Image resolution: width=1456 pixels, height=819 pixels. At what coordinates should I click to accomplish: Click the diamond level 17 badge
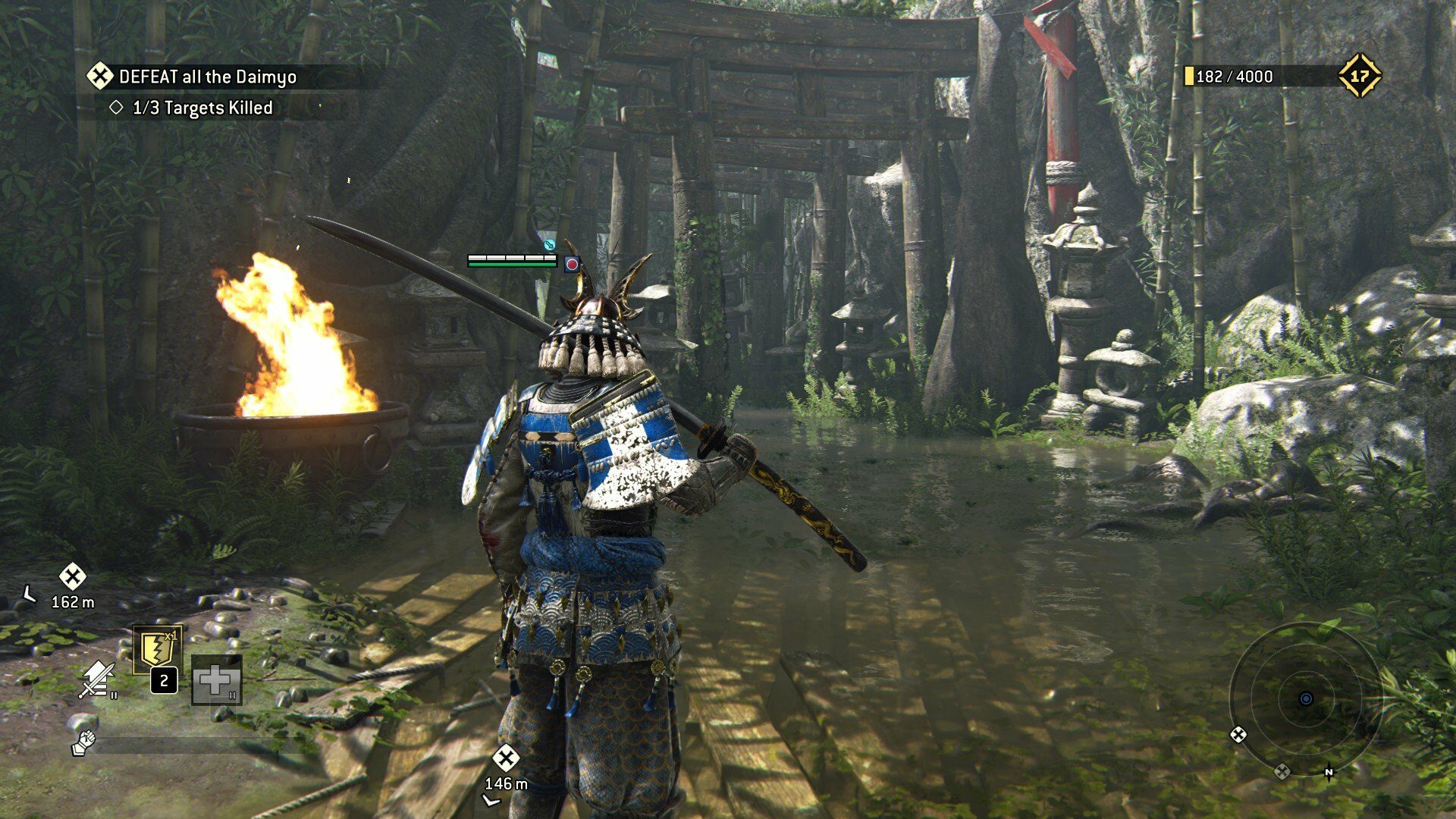[x=1362, y=75]
